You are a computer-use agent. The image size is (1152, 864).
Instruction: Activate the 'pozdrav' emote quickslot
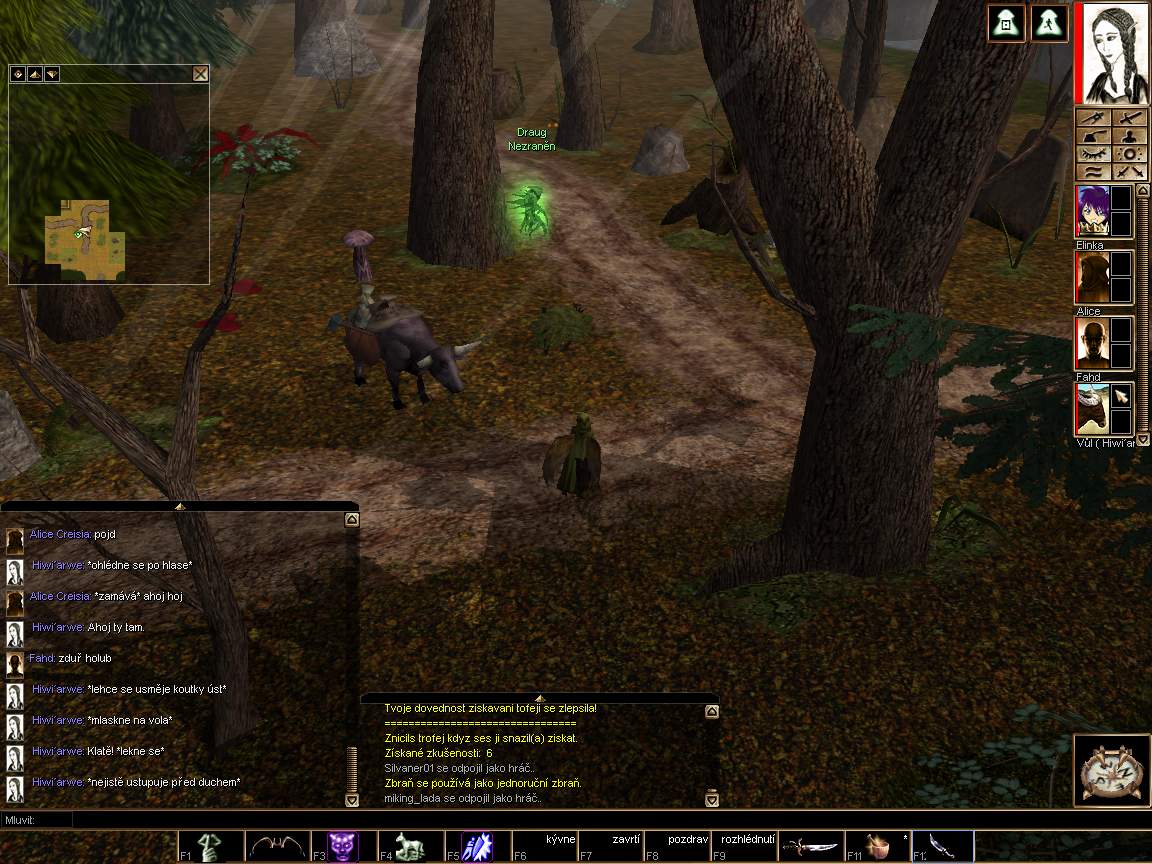click(678, 847)
